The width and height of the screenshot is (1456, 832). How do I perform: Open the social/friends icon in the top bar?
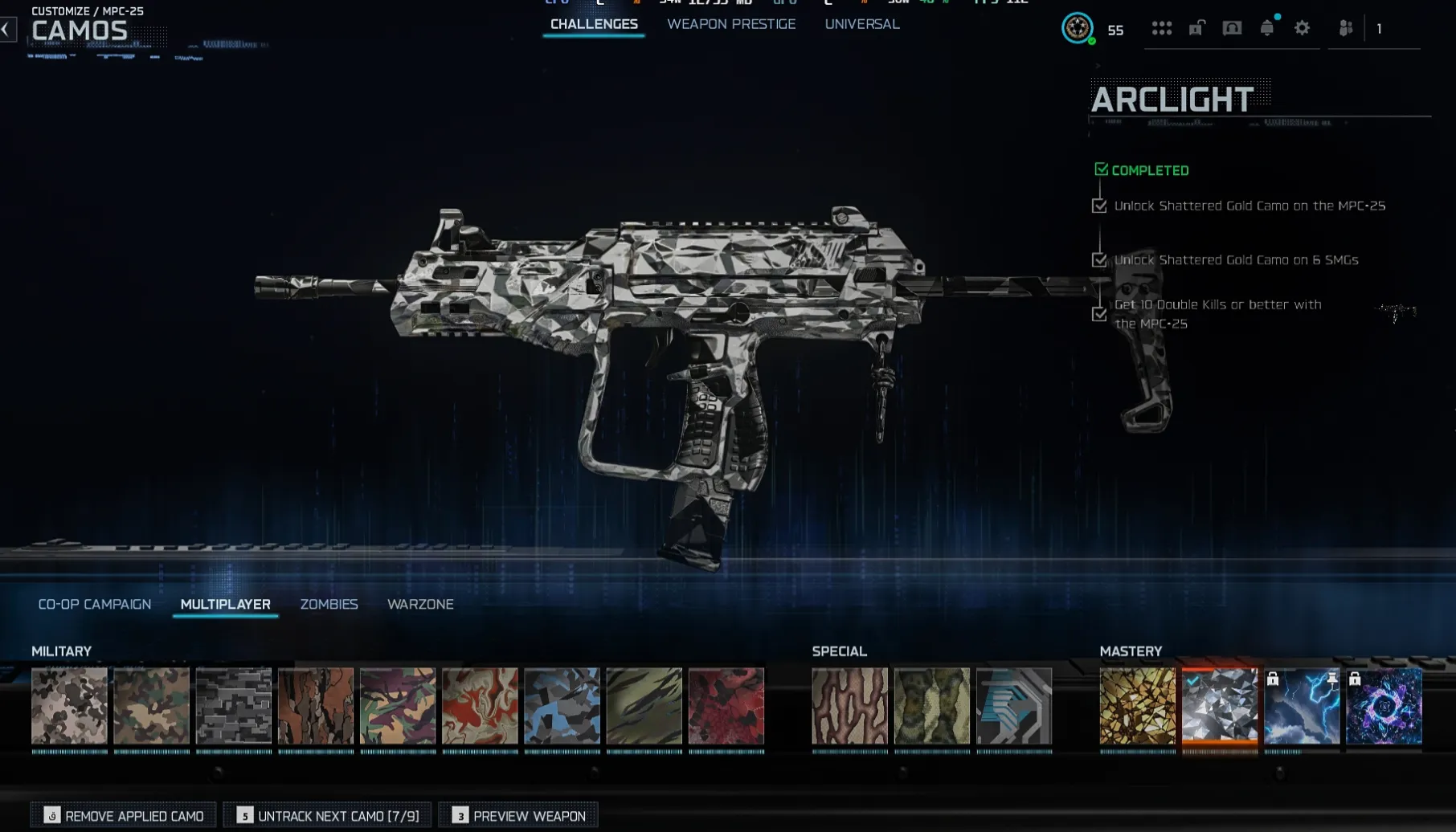(1345, 29)
